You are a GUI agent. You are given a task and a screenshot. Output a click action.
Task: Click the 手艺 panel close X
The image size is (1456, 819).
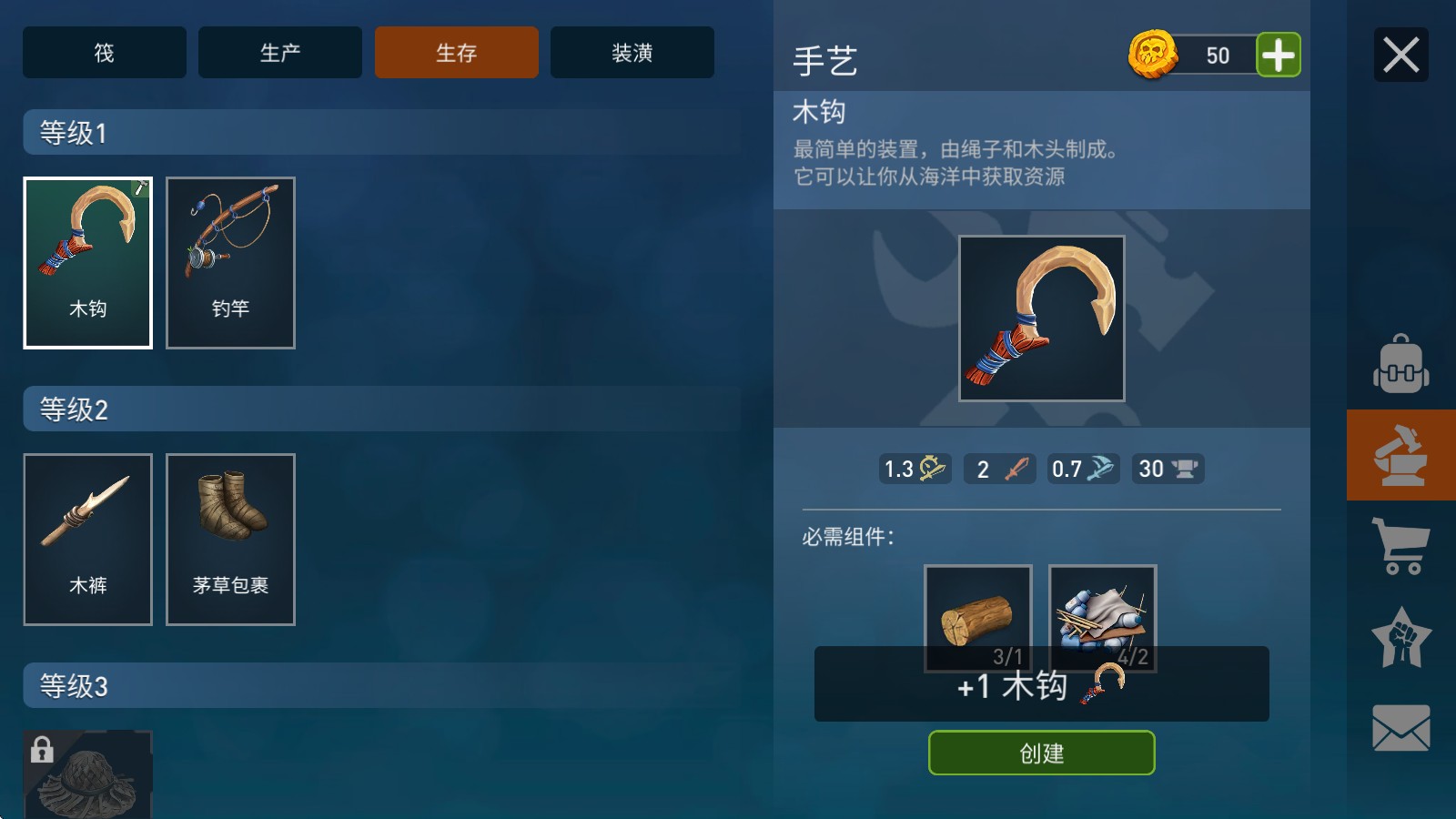(1400, 53)
